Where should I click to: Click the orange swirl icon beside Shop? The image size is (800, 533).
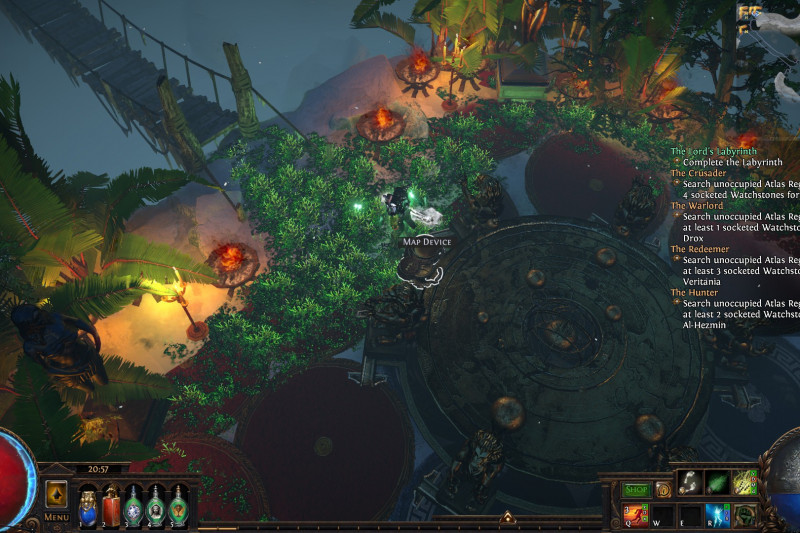coord(663,490)
